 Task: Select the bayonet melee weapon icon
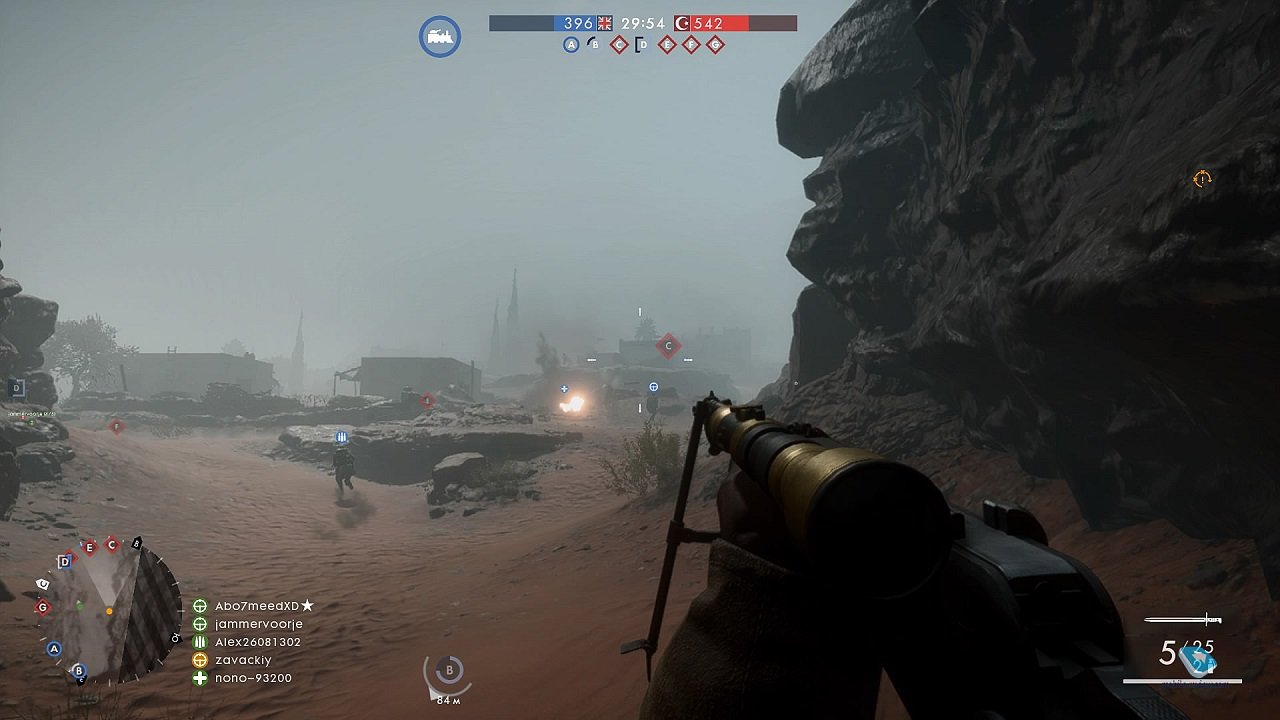[1183, 619]
